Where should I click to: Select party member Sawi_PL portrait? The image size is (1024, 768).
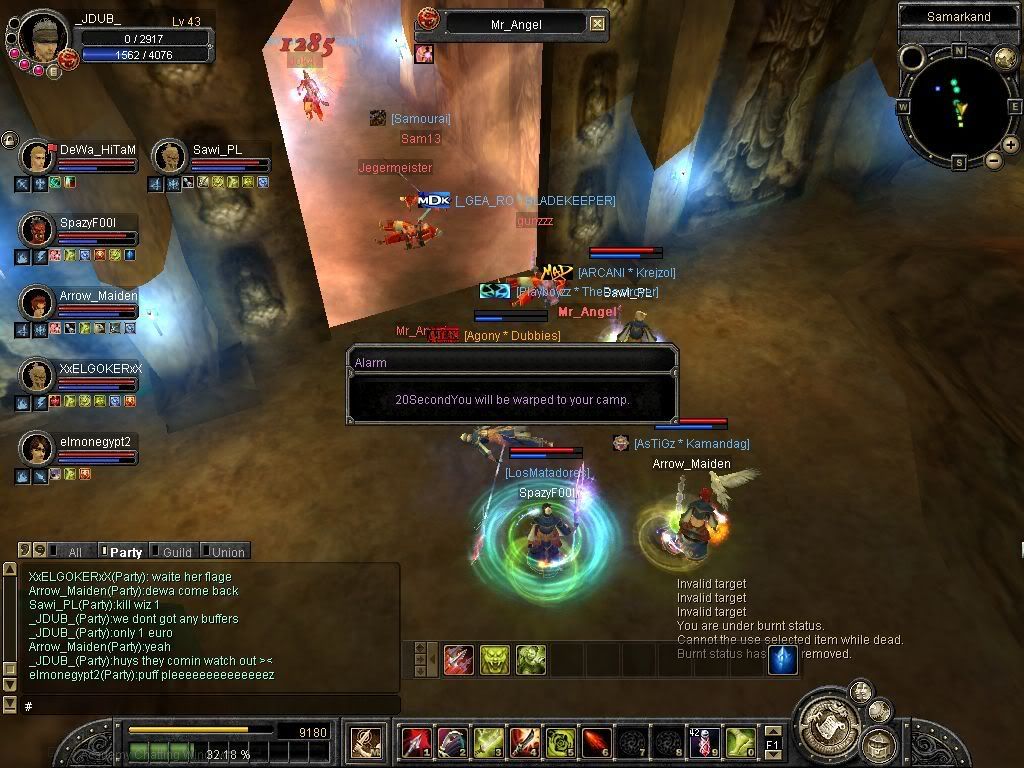pos(170,158)
